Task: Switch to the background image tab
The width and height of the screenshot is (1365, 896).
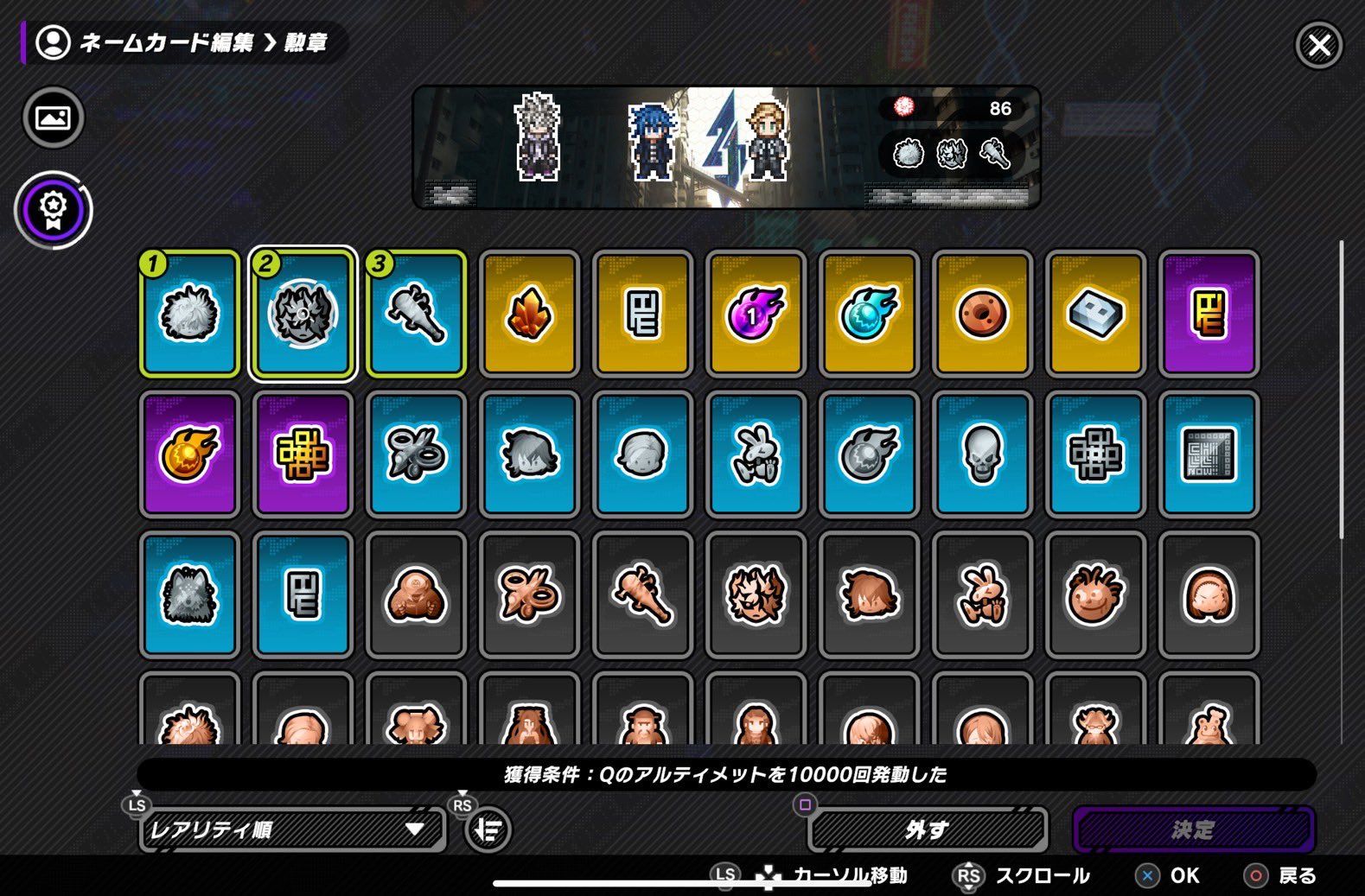Action: pyautogui.click(x=53, y=118)
